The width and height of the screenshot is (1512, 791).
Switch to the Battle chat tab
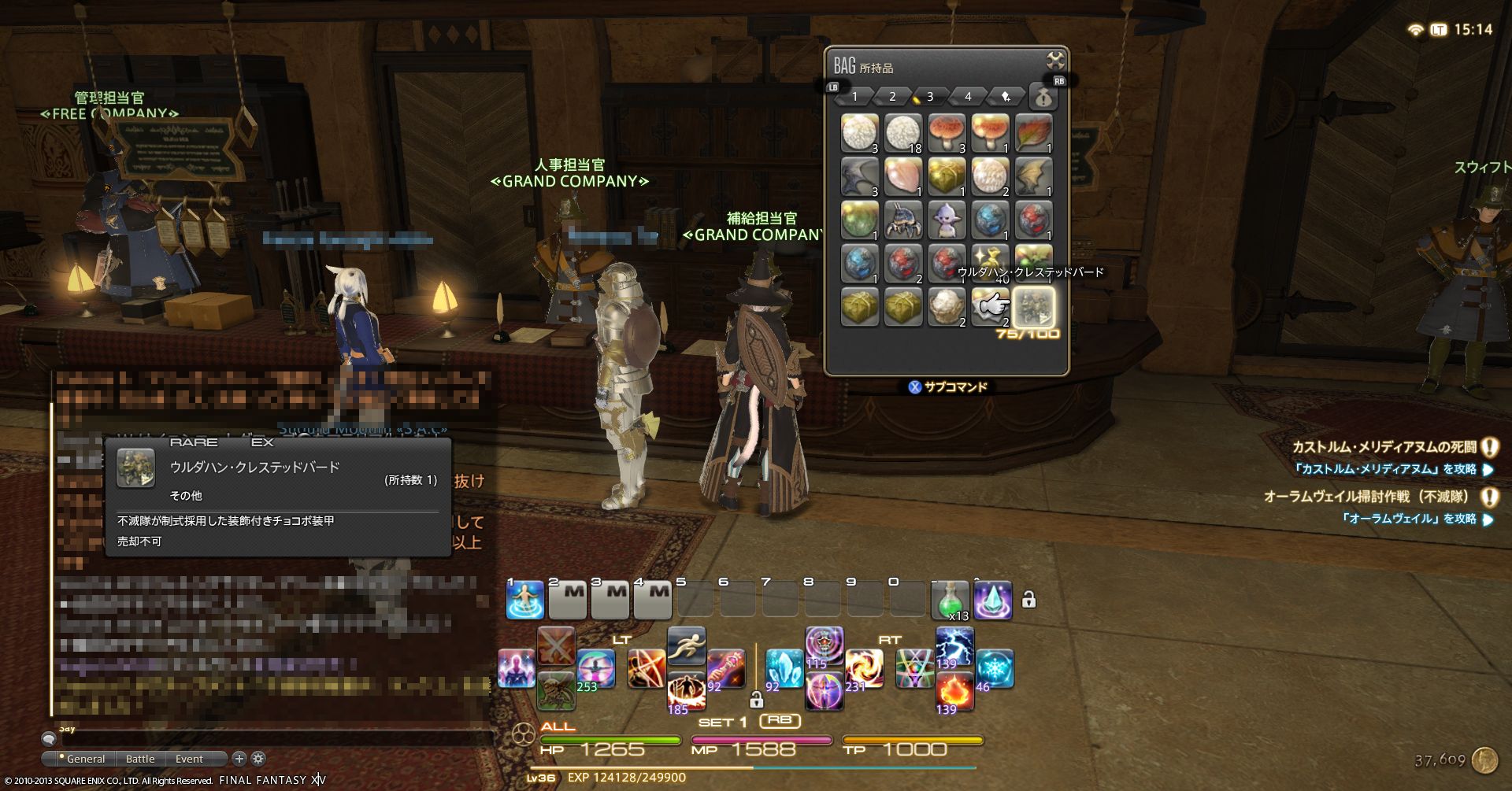coord(139,758)
